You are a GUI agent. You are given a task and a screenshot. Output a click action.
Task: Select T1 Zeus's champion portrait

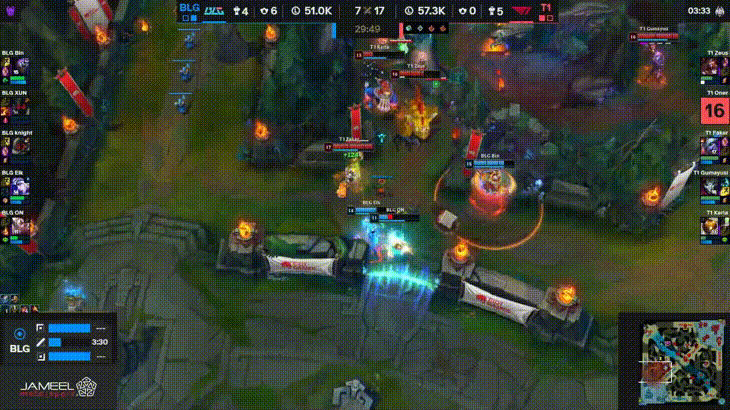(x=715, y=68)
